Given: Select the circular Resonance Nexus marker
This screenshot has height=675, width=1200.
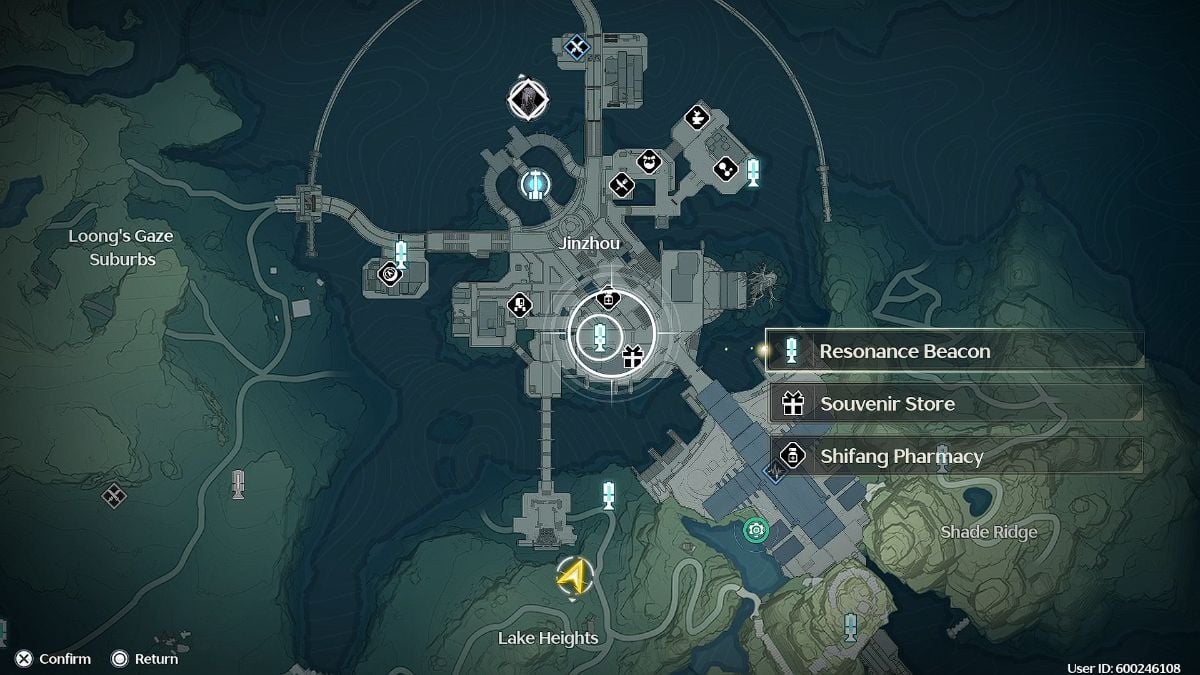Looking at the screenshot, I should point(535,183).
